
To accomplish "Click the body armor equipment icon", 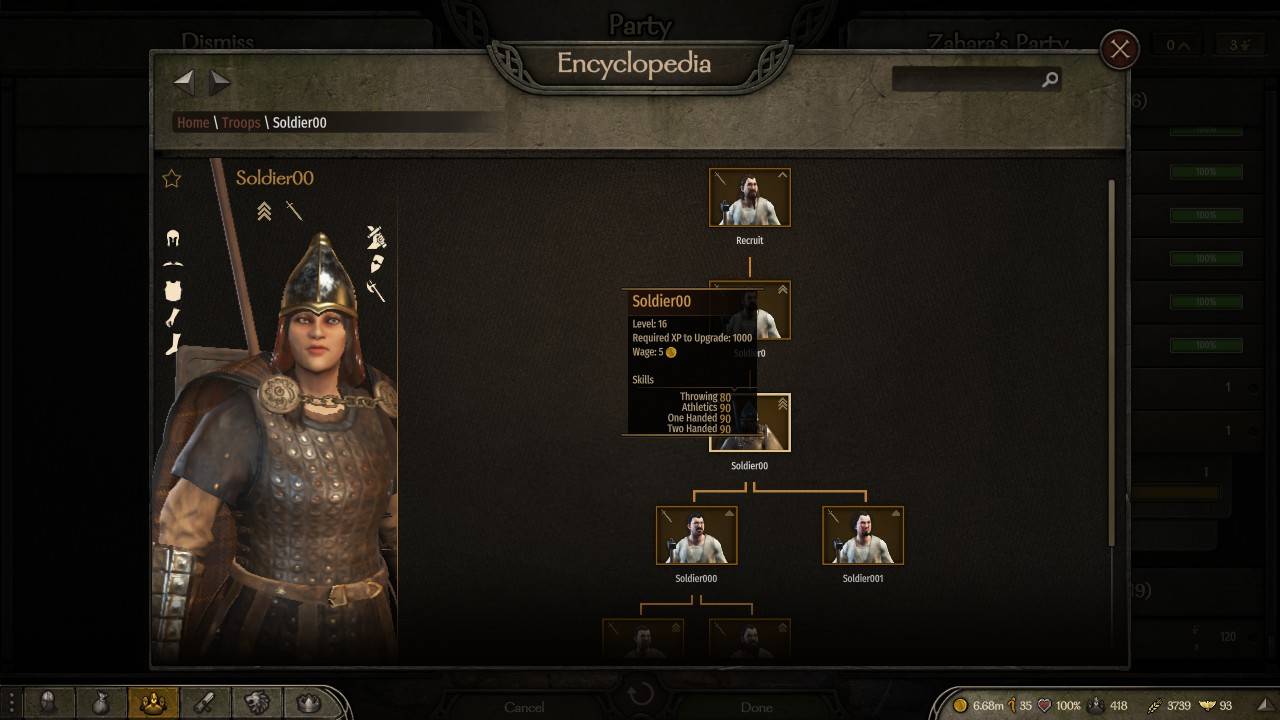I will pos(173,291).
